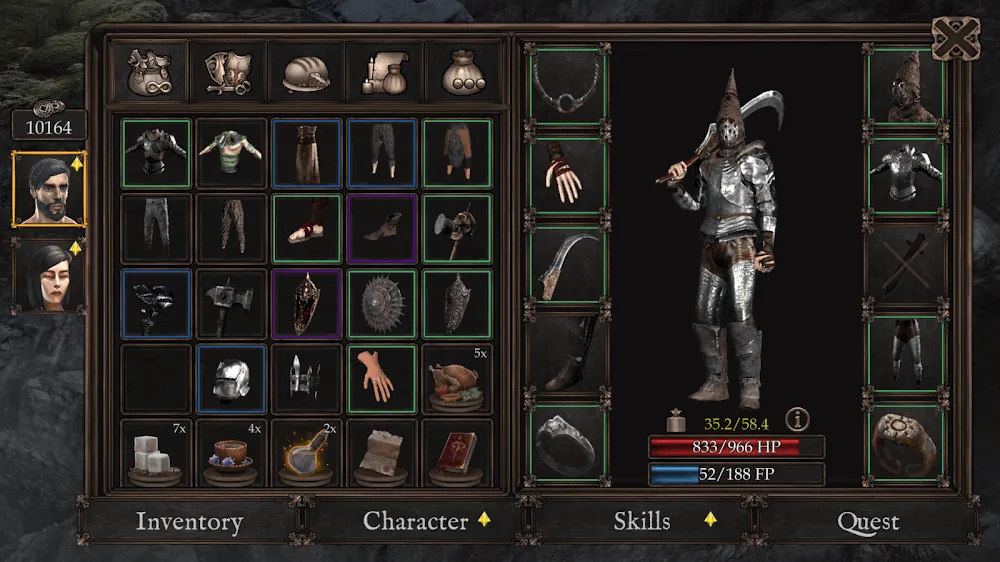Select the blue potion flask stack
The width and height of the screenshot is (1000, 562).
click(x=306, y=455)
